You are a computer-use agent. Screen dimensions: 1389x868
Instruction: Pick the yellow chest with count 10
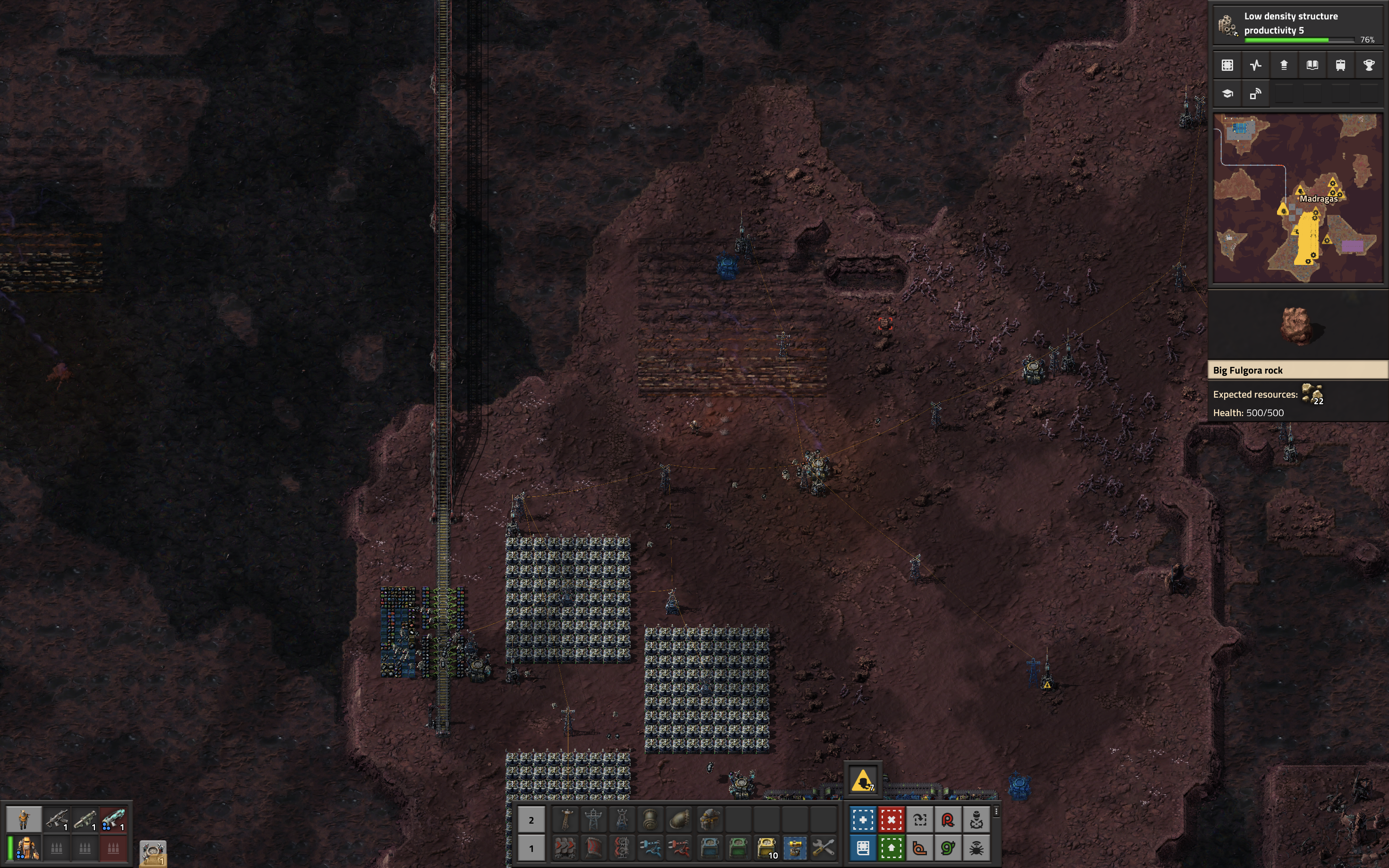(x=767, y=847)
